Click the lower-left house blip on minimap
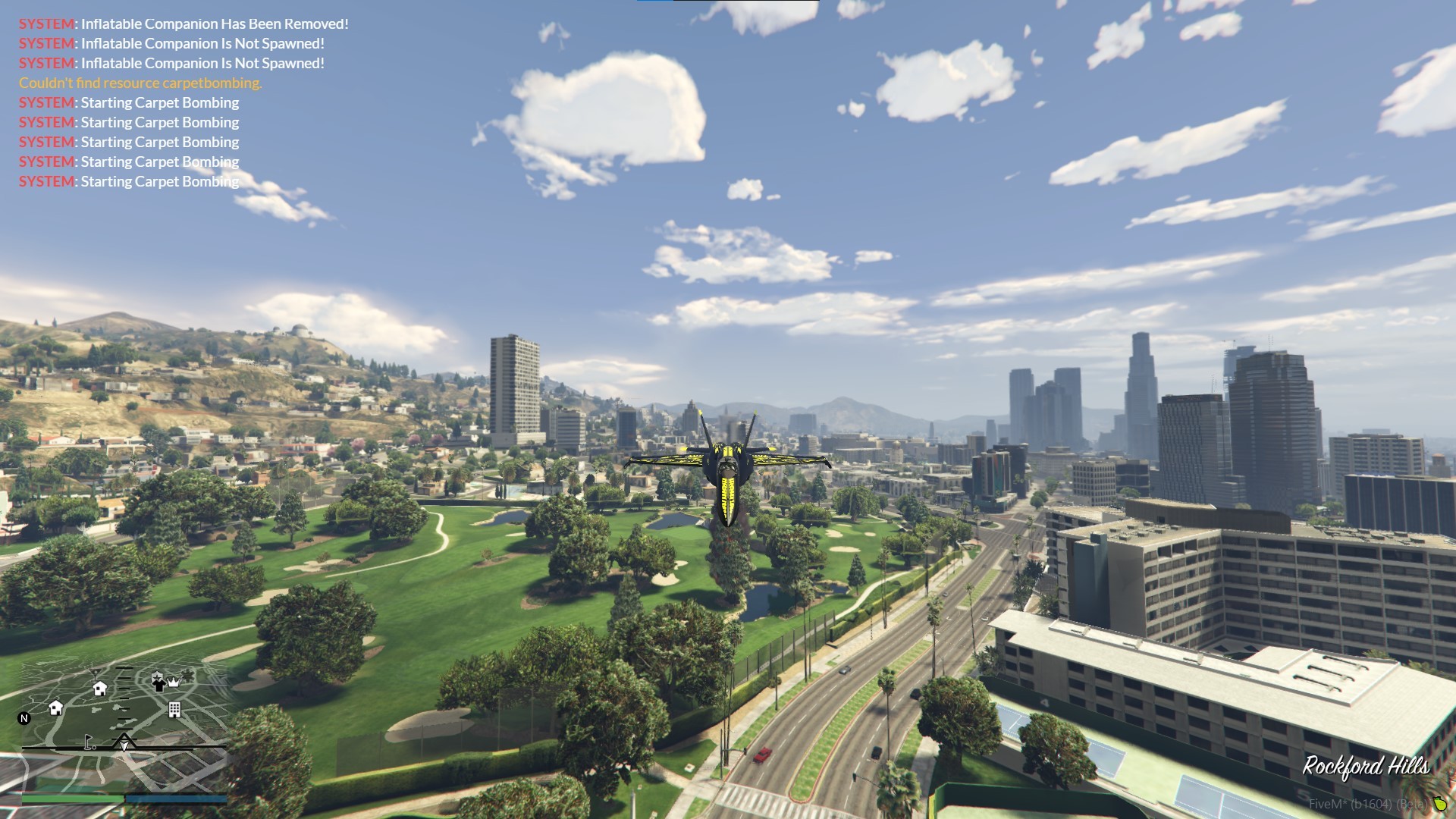 (56, 708)
